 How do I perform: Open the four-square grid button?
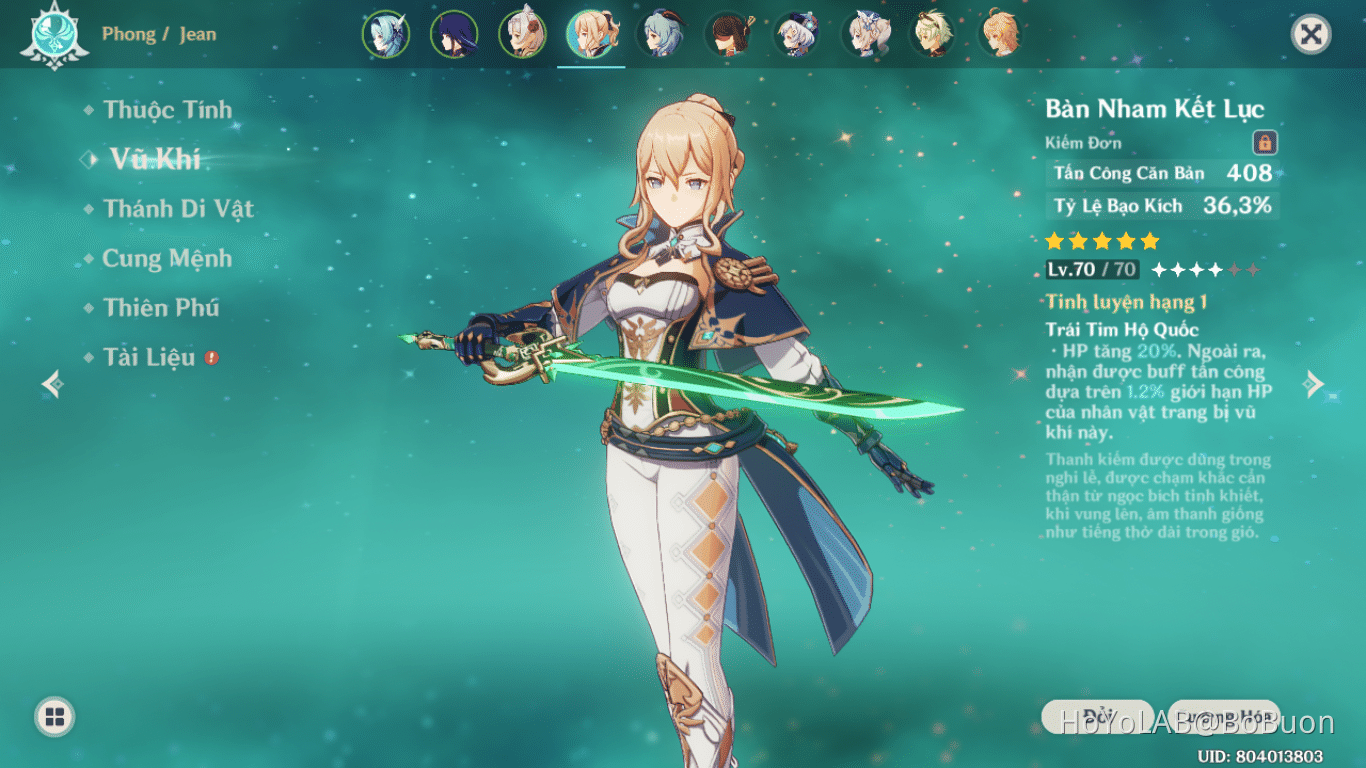click(55, 716)
